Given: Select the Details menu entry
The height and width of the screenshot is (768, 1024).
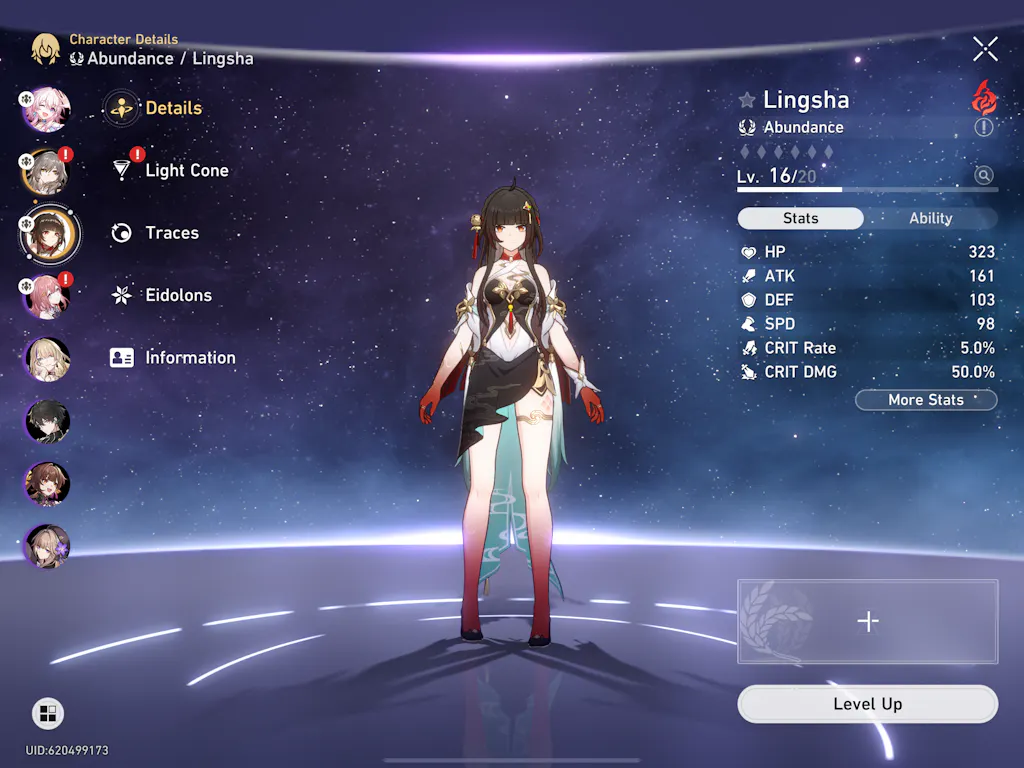Looking at the screenshot, I should [x=172, y=108].
